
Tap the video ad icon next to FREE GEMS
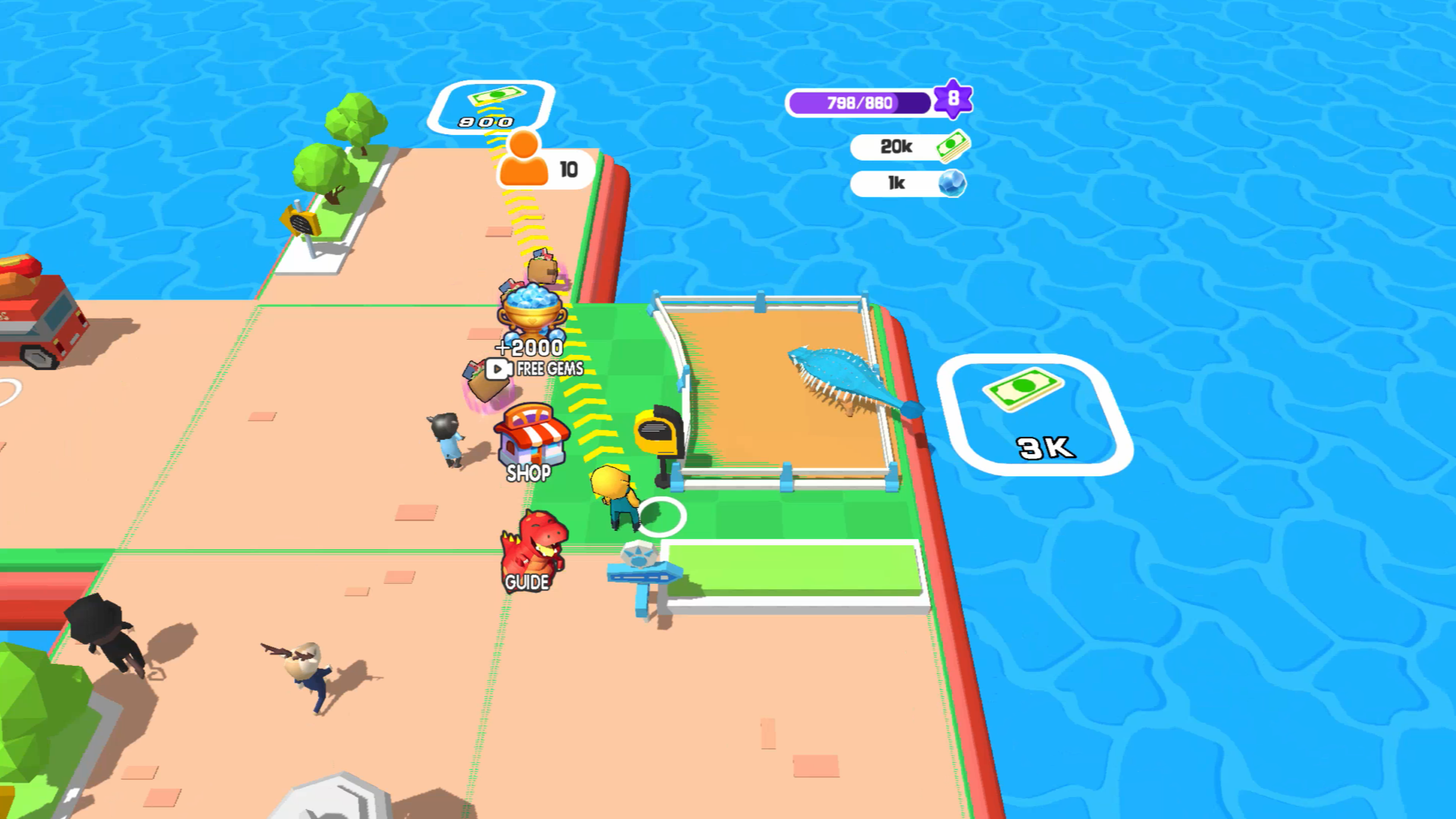497,371
